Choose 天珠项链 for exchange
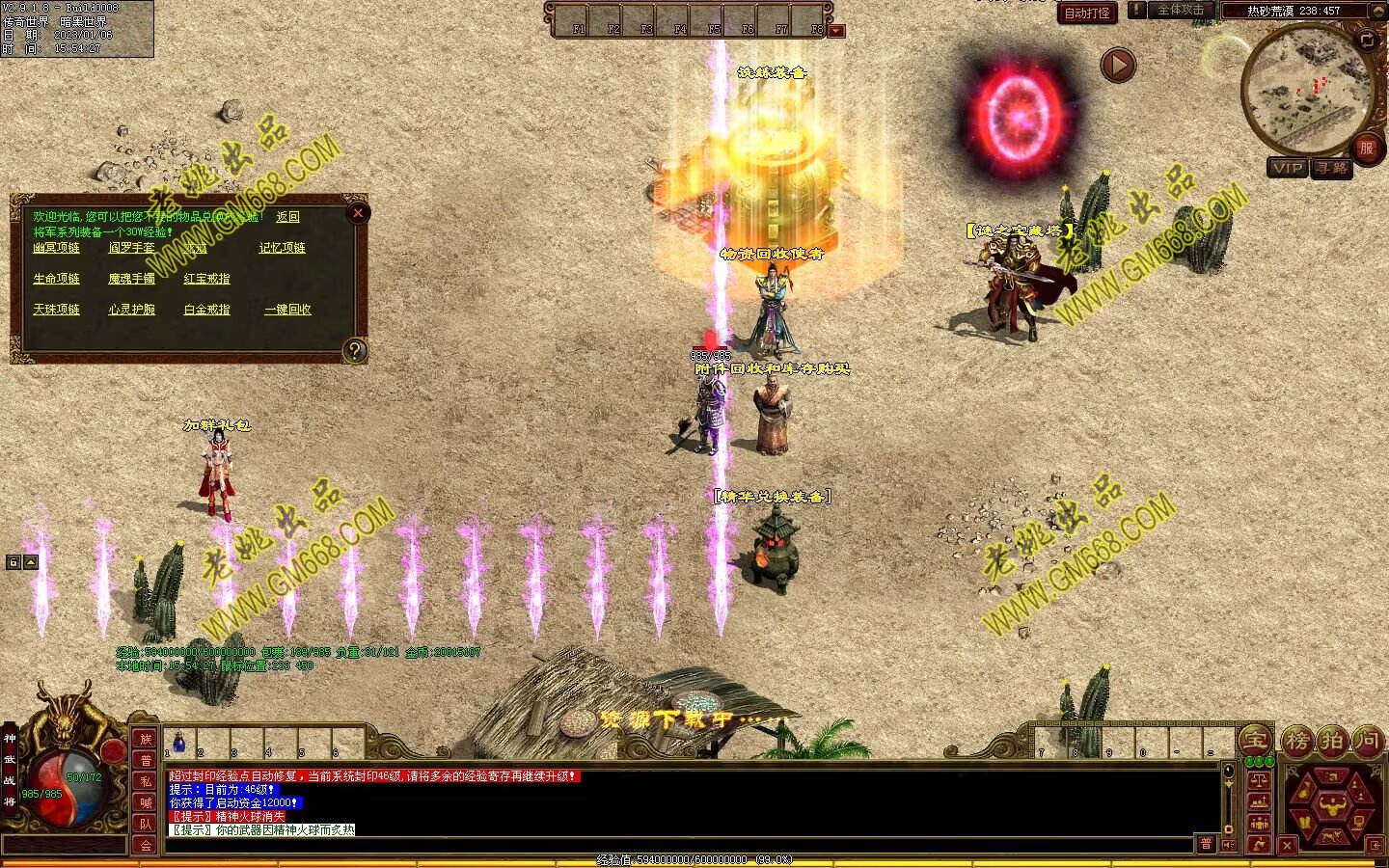The height and width of the screenshot is (868, 1389). pyautogui.click(x=57, y=310)
